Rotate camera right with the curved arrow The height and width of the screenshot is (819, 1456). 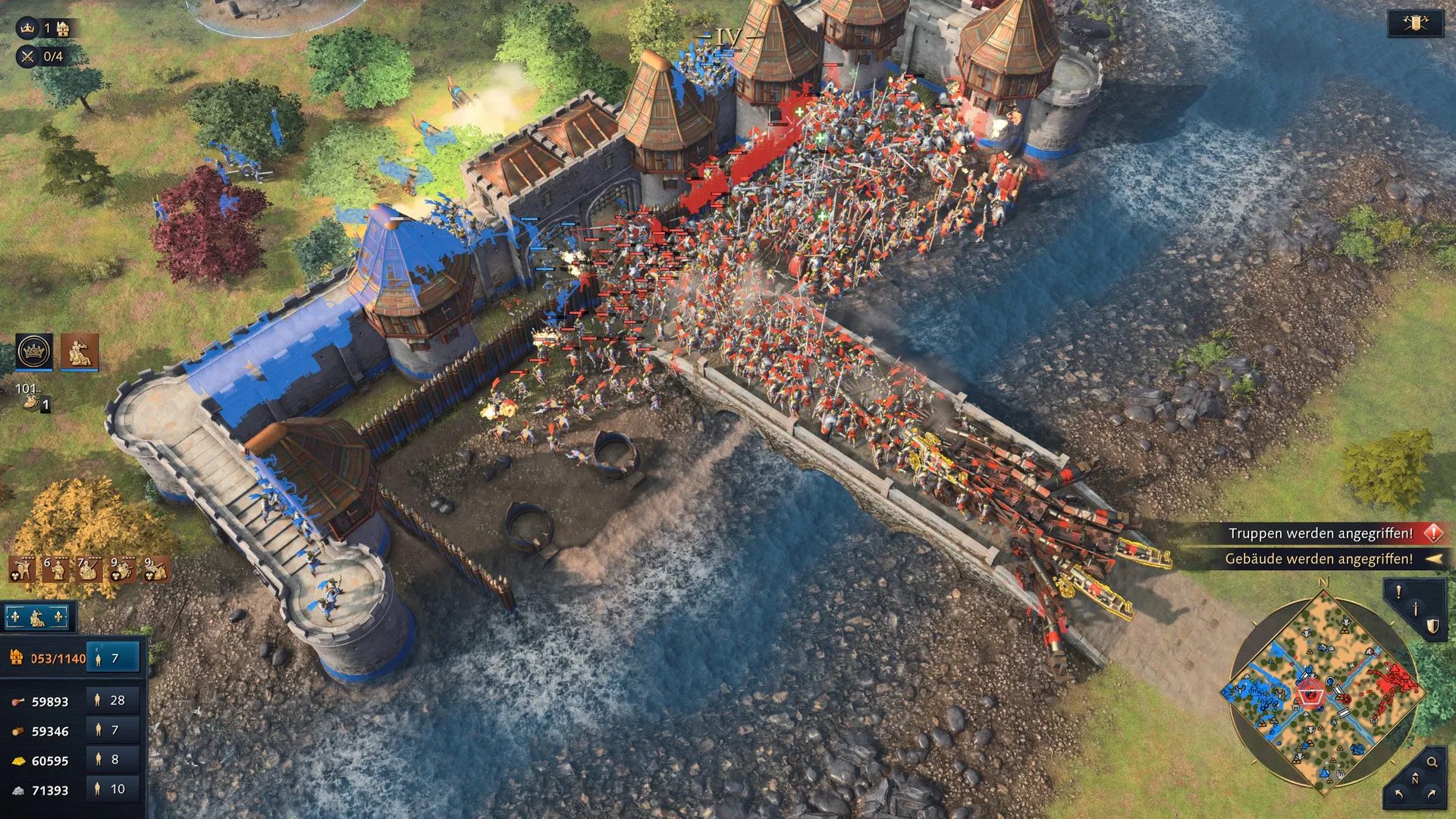[x=1432, y=795]
